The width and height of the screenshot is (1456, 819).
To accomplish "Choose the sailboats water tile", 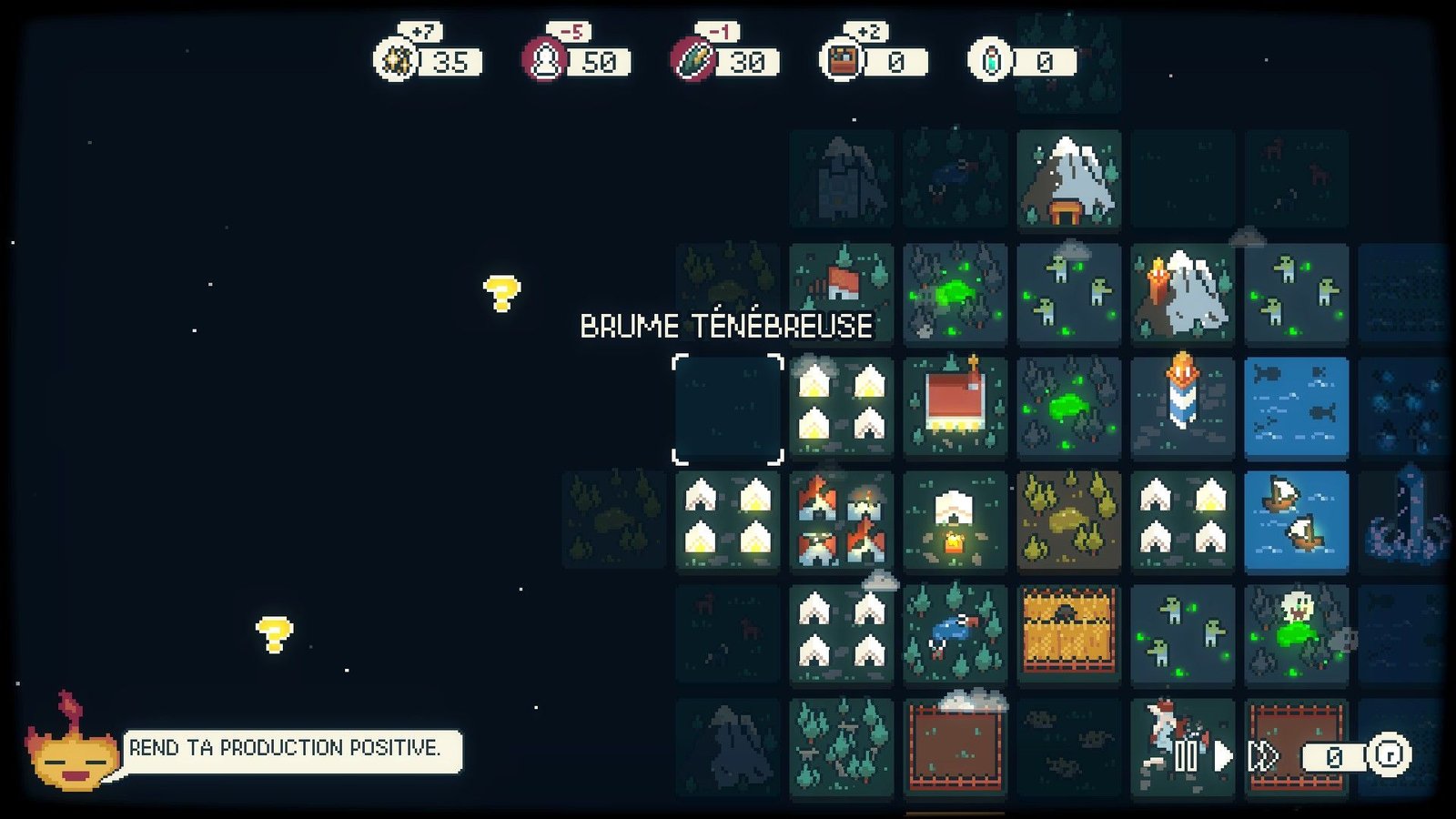I will (x=1296, y=521).
